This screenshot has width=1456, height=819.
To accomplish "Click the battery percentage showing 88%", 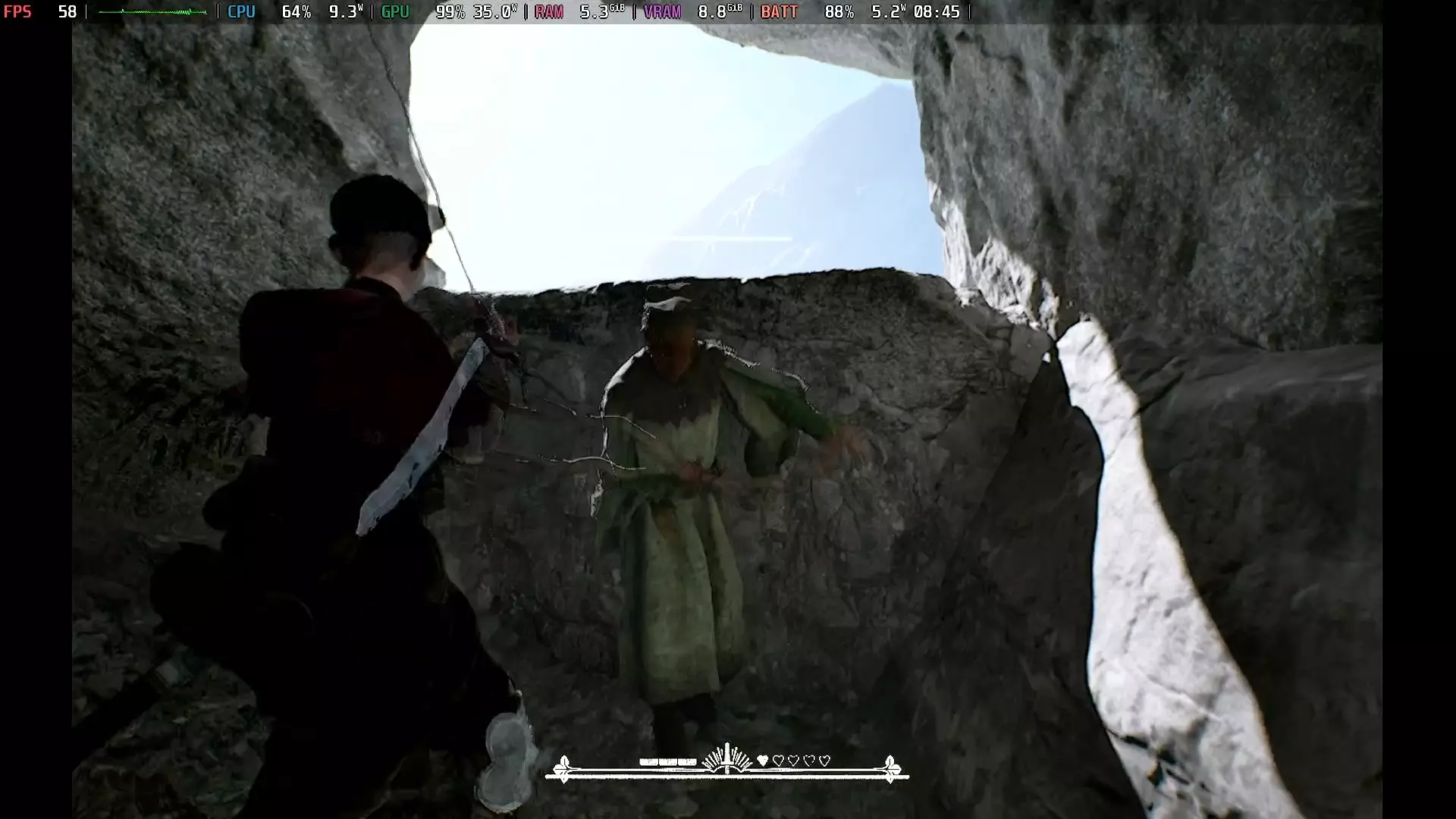I will point(839,12).
